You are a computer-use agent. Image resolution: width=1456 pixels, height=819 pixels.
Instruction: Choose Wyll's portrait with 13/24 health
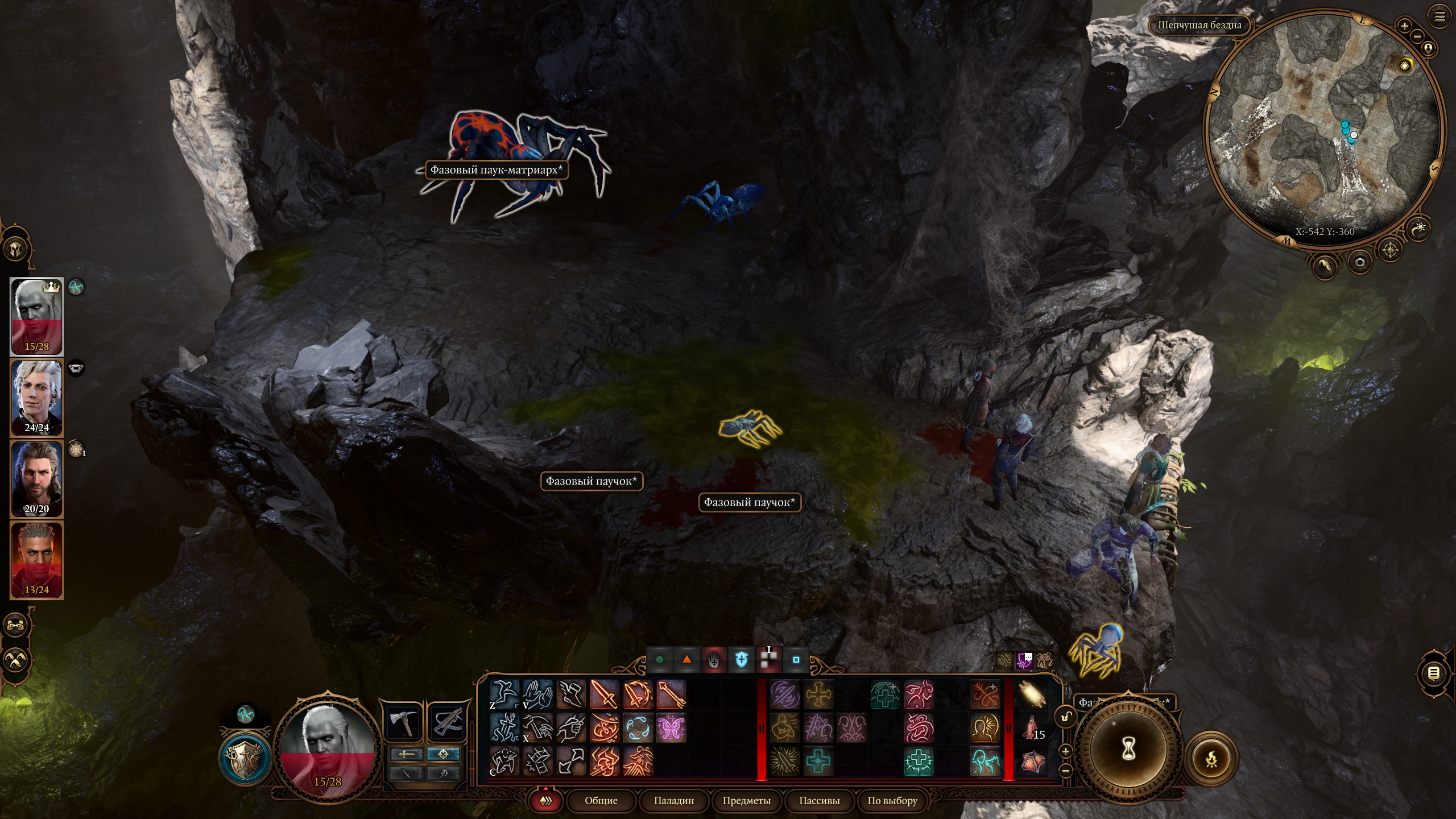37,560
